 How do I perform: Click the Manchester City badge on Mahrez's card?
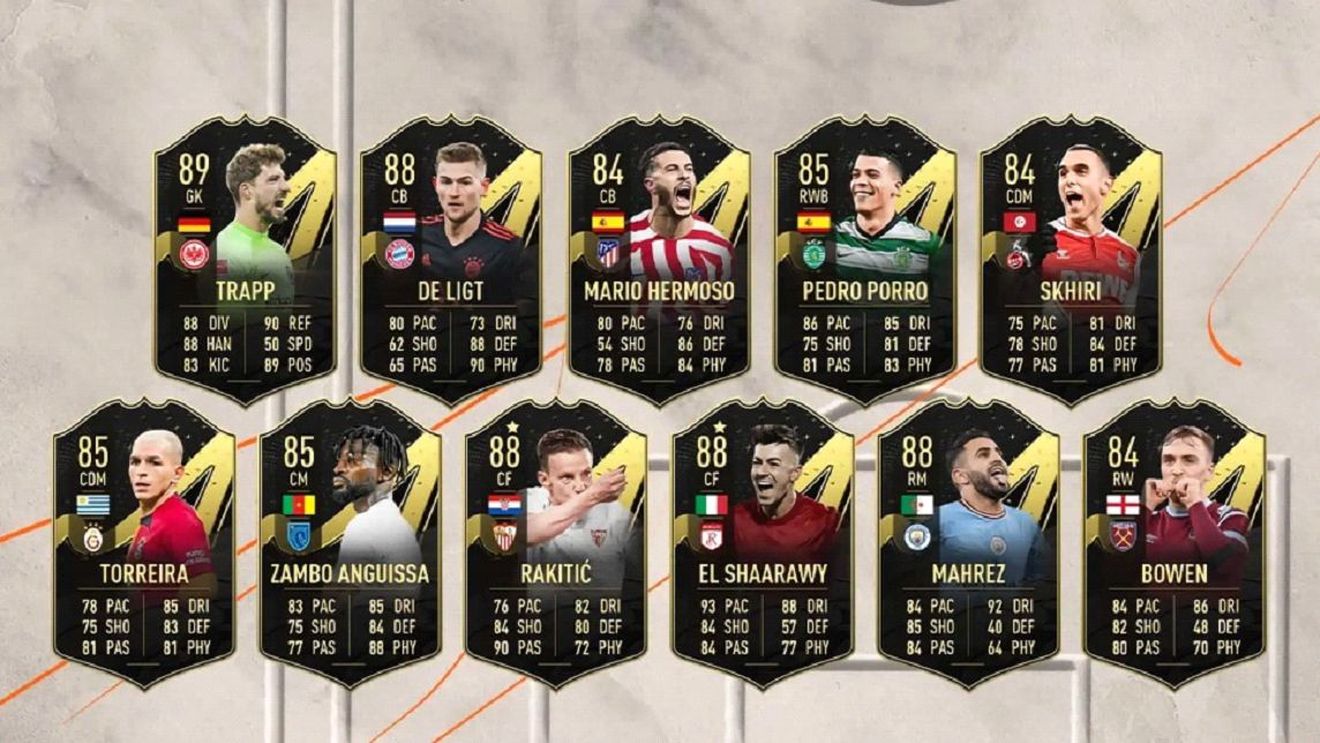point(918,539)
